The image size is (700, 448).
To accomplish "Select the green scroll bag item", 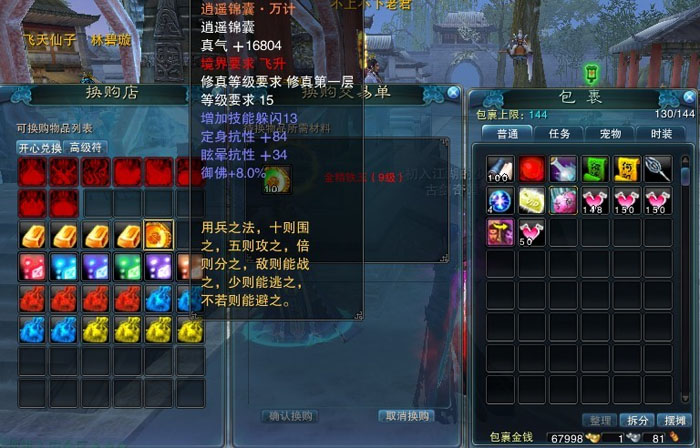I will click(x=595, y=169).
